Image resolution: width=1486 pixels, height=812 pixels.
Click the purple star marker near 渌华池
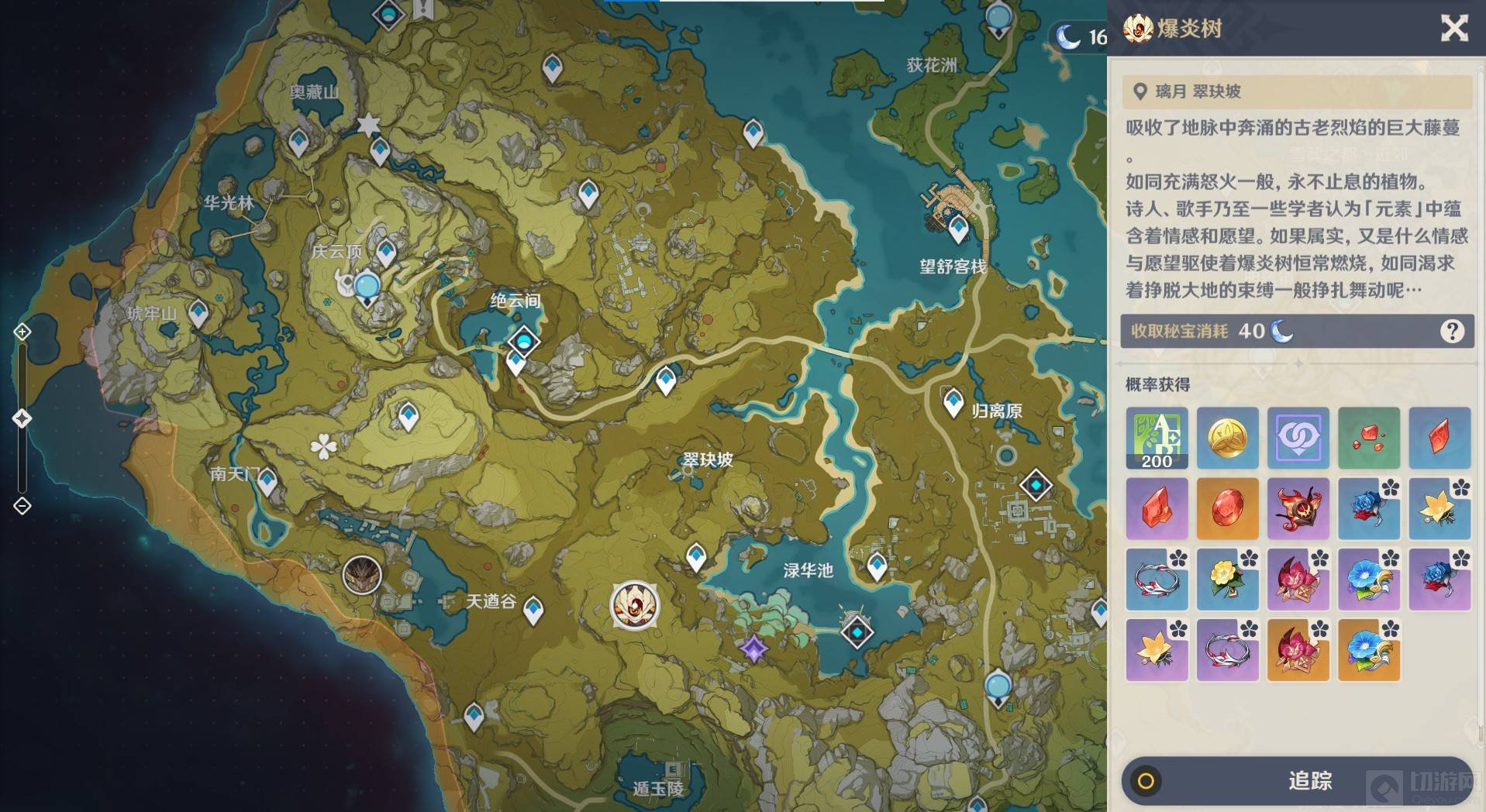coord(753,648)
